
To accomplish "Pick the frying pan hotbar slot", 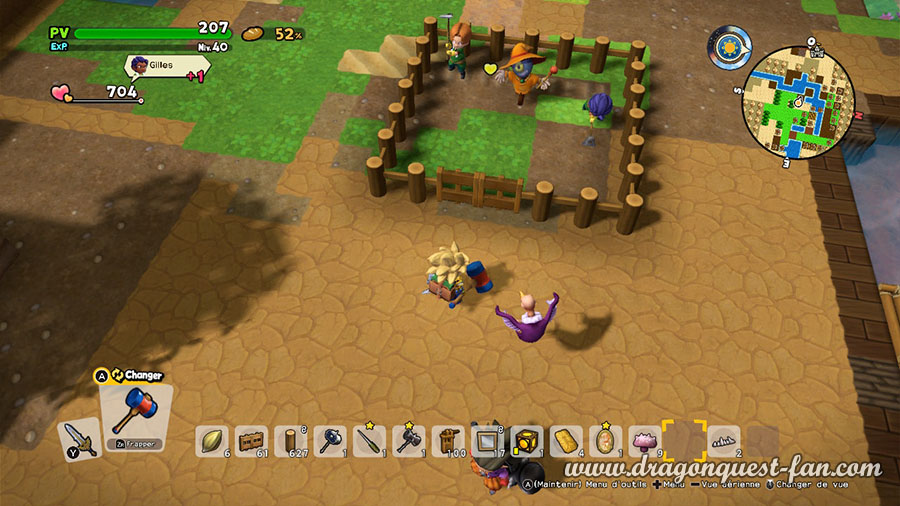I will pos(330,441).
